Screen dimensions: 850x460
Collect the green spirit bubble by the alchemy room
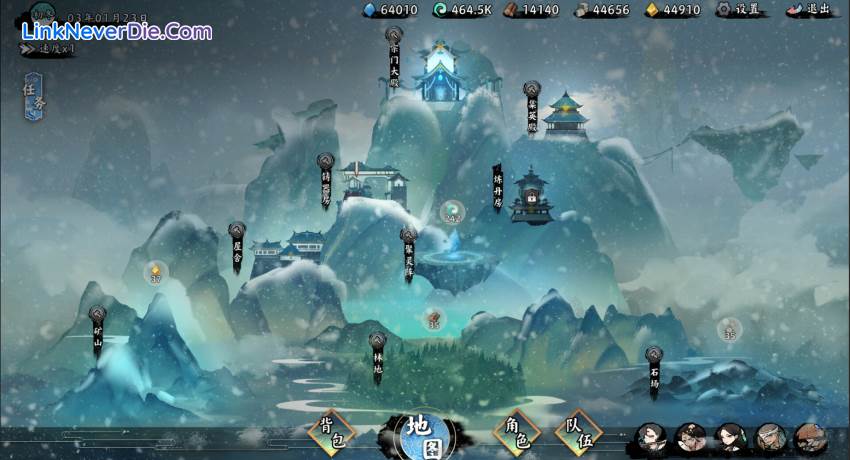(x=452, y=212)
